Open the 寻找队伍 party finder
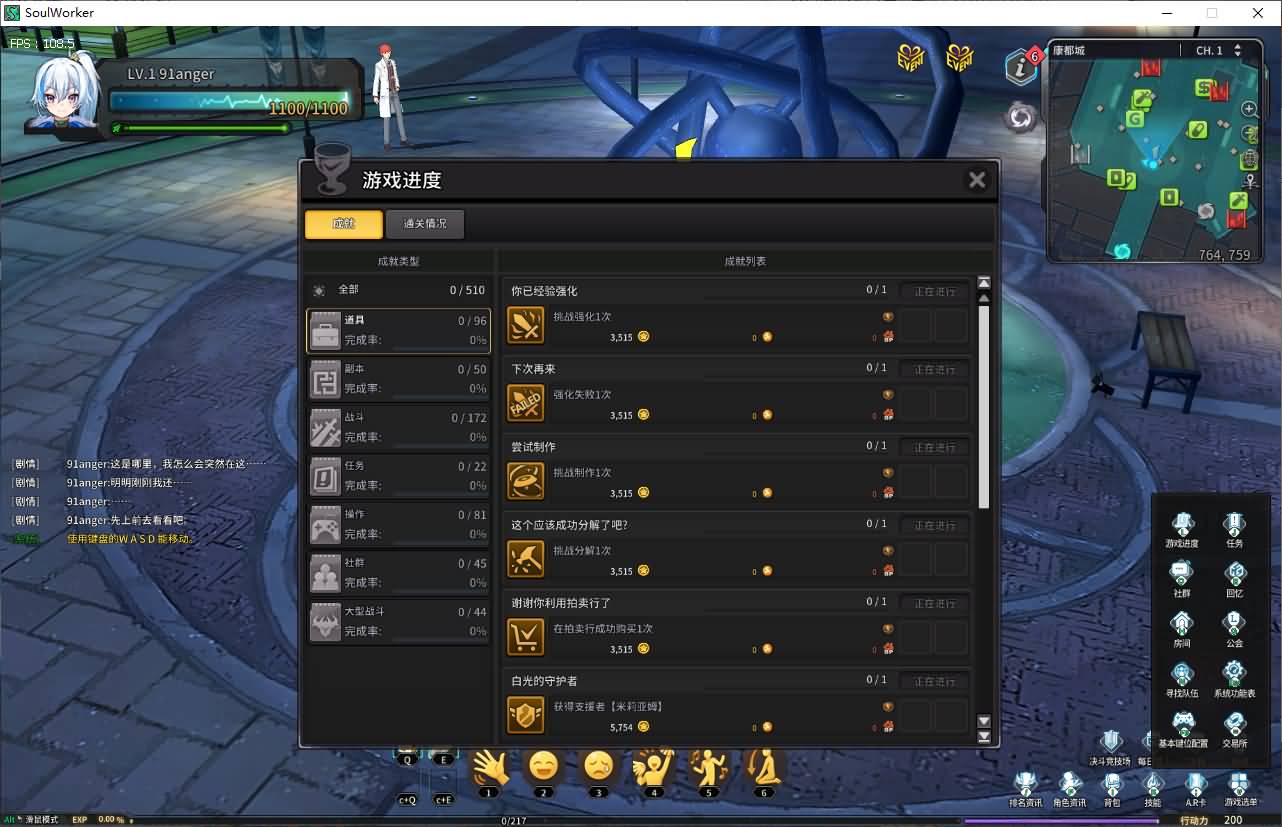The width and height of the screenshot is (1282, 827). [1183, 672]
